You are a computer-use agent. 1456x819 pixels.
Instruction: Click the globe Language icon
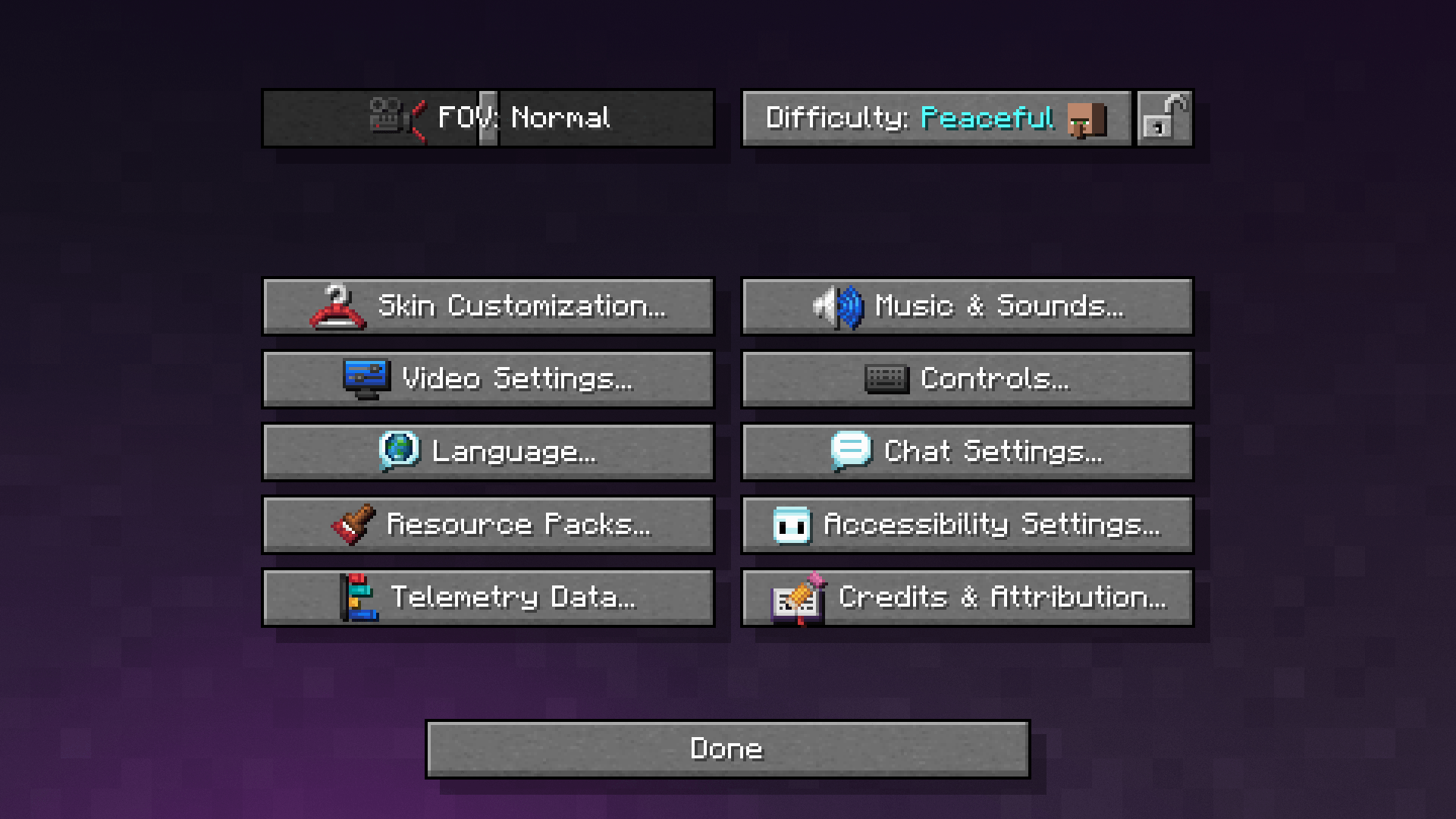(x=400, y=451)
